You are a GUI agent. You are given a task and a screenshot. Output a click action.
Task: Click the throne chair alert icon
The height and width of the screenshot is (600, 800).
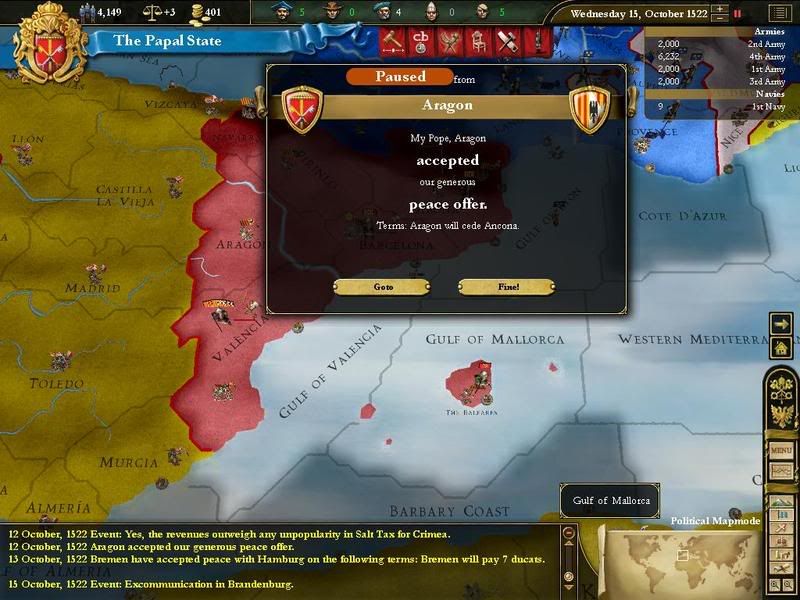pyautogui.click(x=475, y=42)
